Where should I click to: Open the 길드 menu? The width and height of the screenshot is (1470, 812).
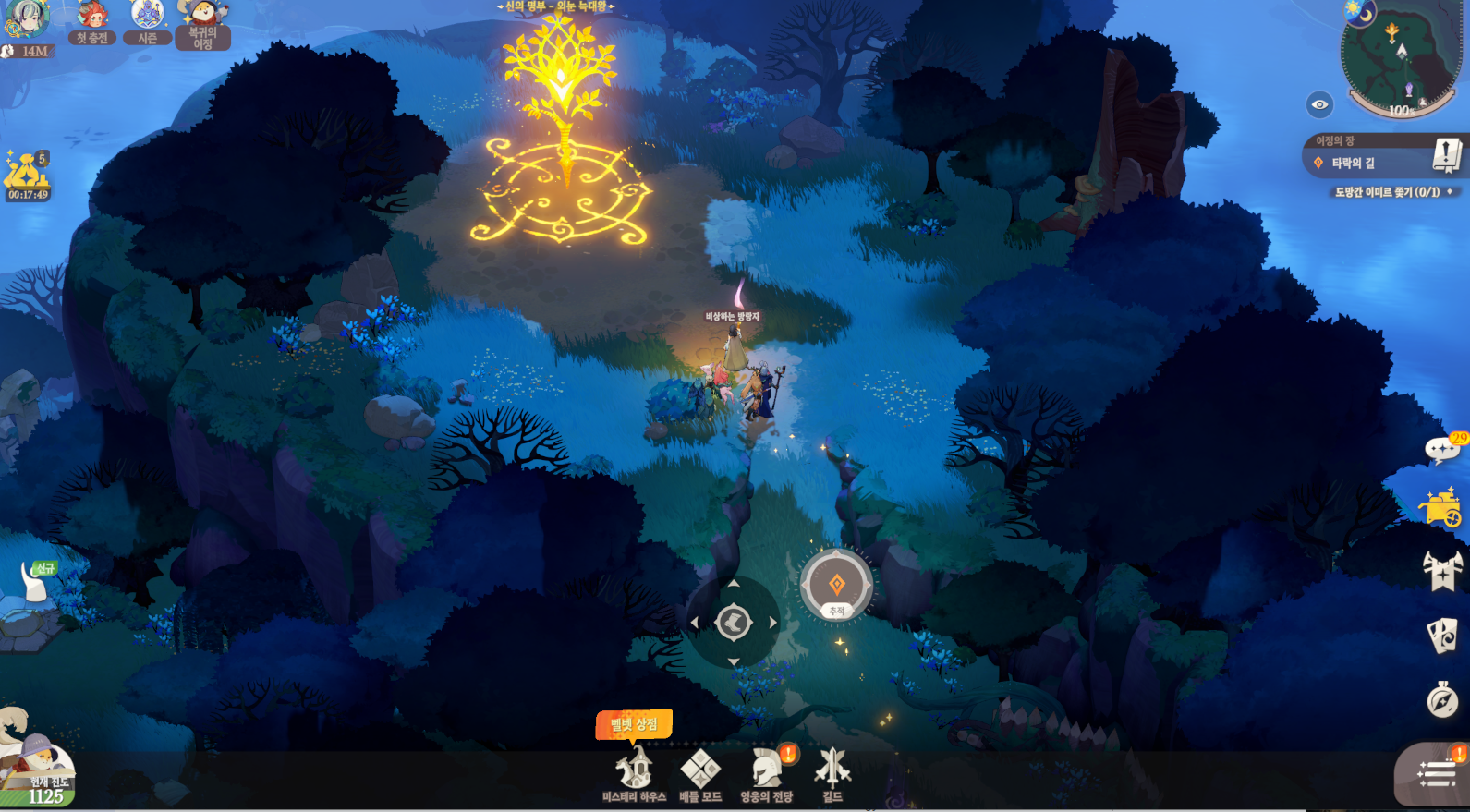coord(832,772)
